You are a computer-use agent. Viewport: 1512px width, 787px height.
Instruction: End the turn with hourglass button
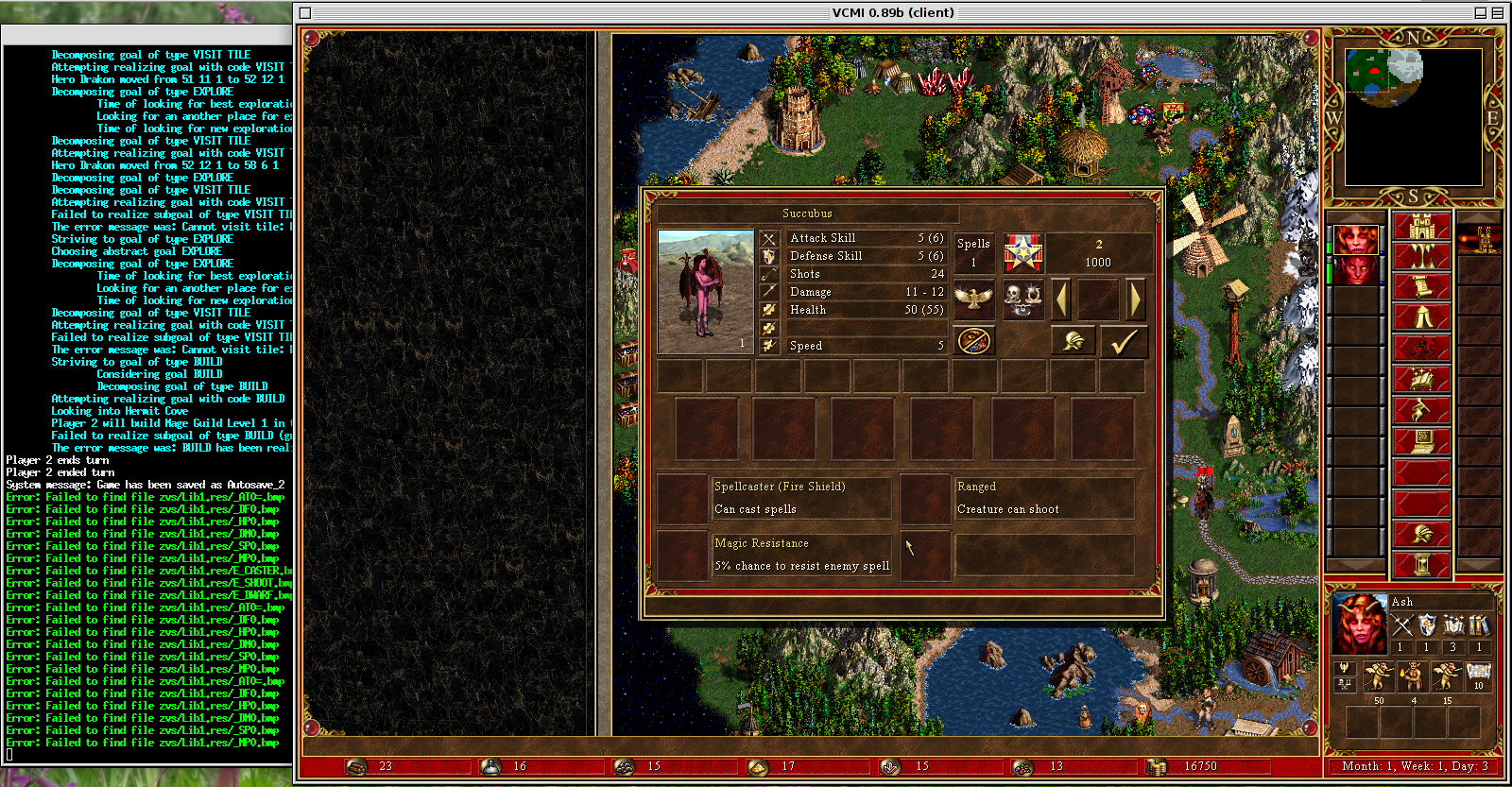[1421, 565]
